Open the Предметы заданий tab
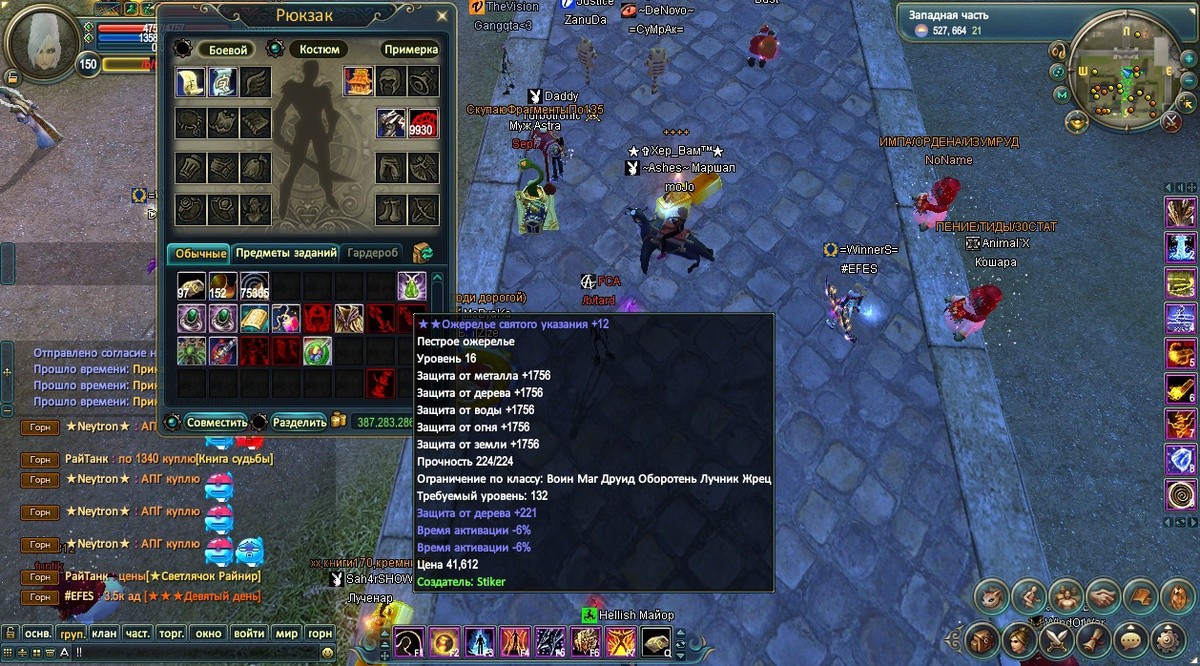 (x=286, y=253)
